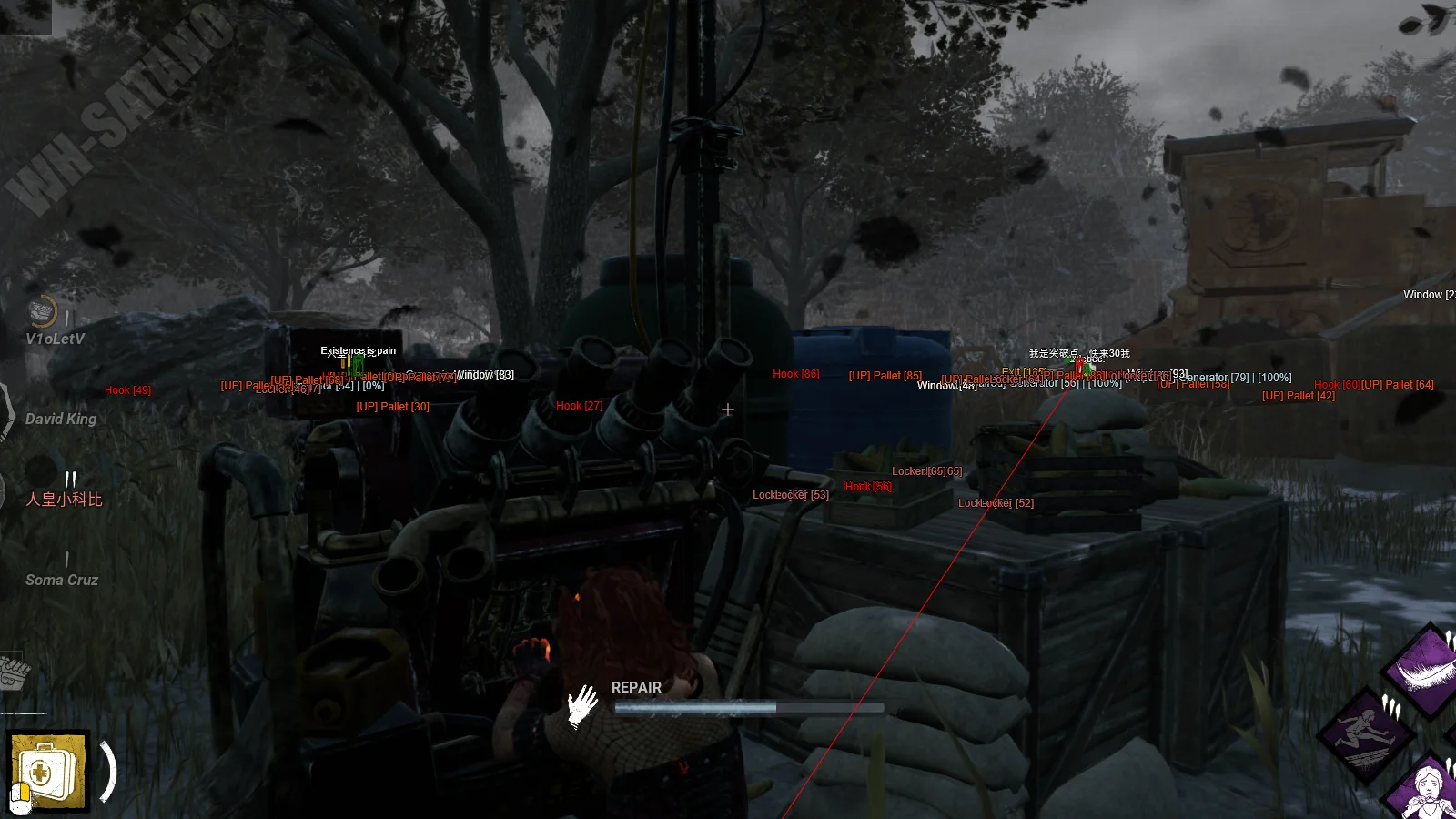
Task: Select survivor David King in the player list
Action: tap(60, 419)
